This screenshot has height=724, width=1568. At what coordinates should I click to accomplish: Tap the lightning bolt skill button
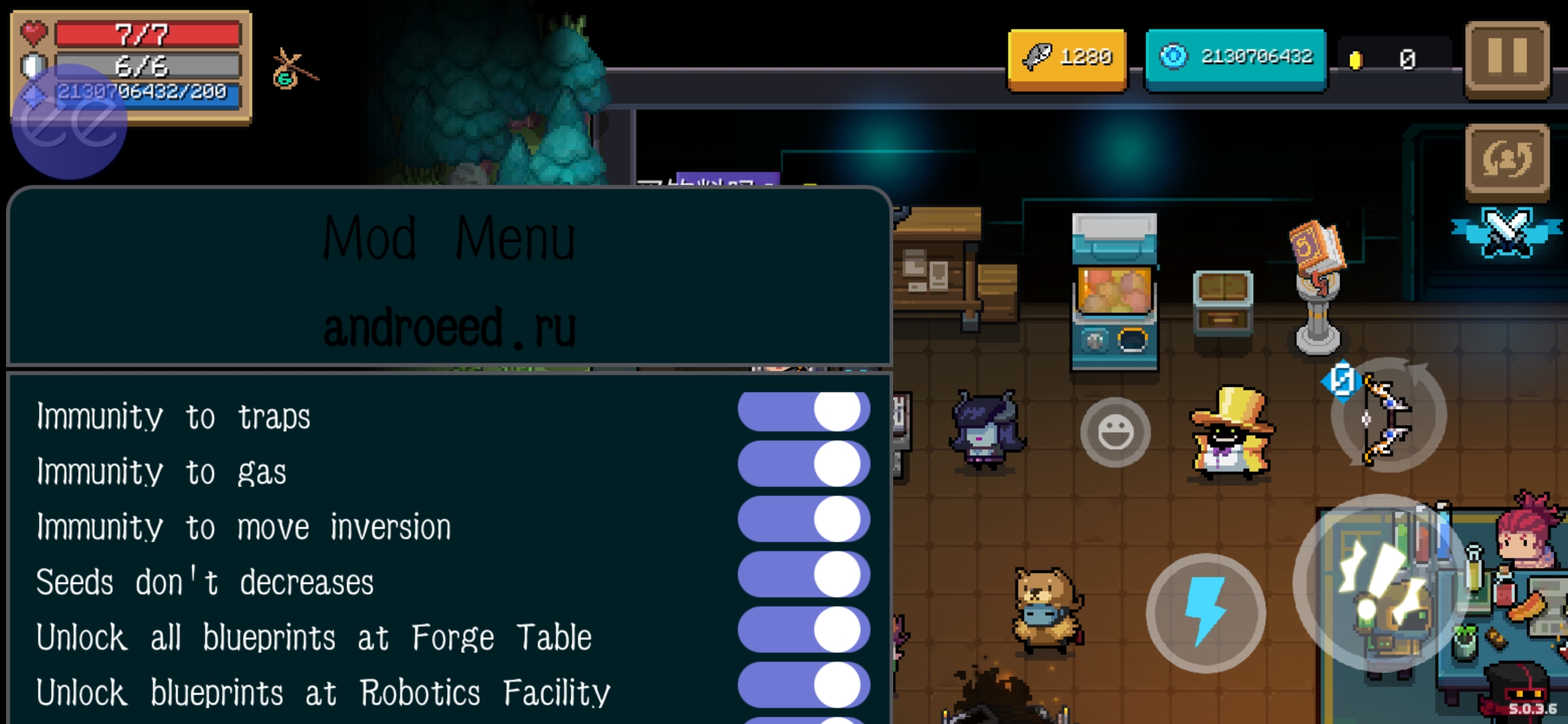click(x=1205, y=612)
